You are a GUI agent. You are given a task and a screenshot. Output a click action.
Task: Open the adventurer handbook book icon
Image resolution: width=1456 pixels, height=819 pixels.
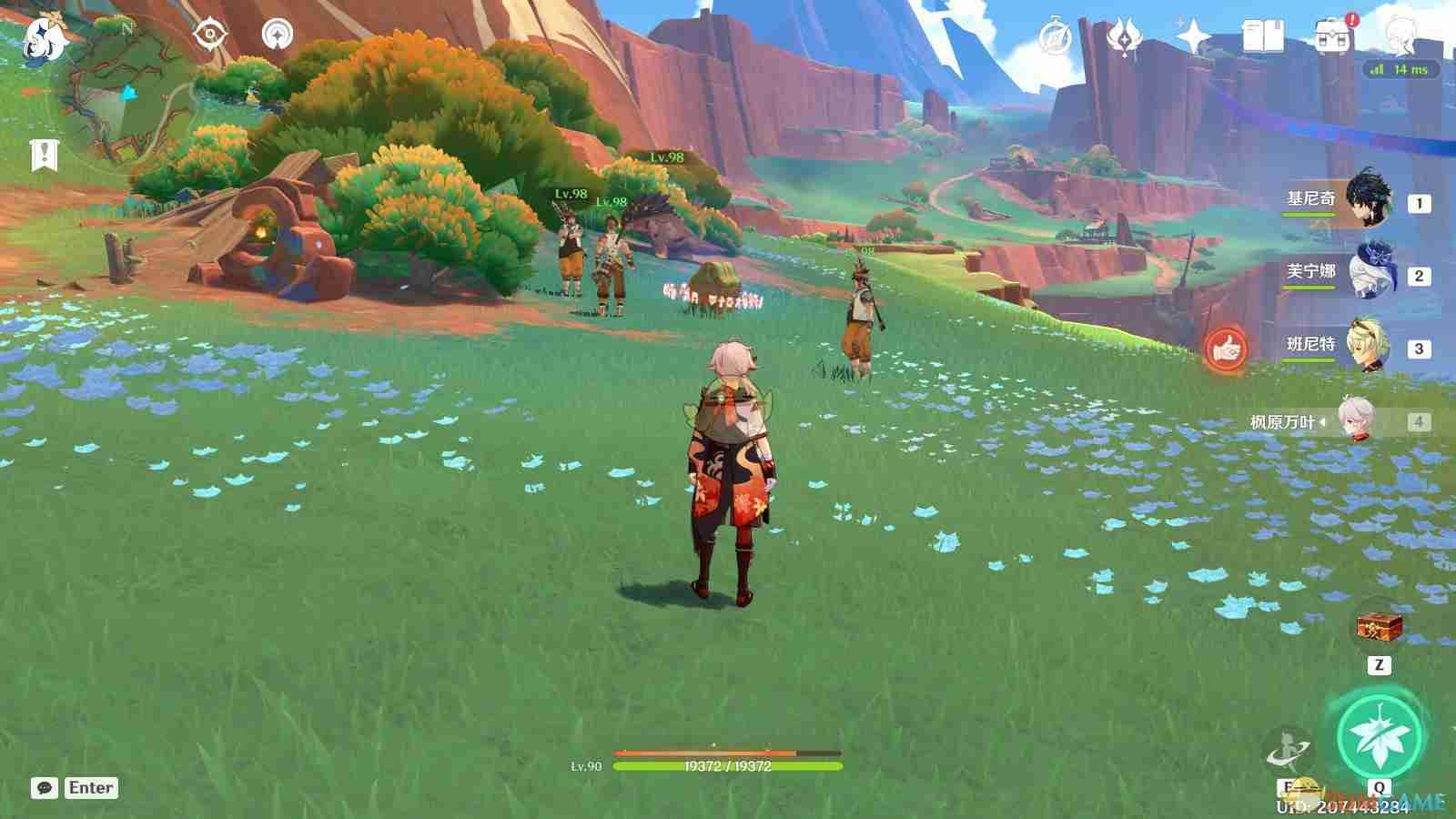click(1262, 38)
